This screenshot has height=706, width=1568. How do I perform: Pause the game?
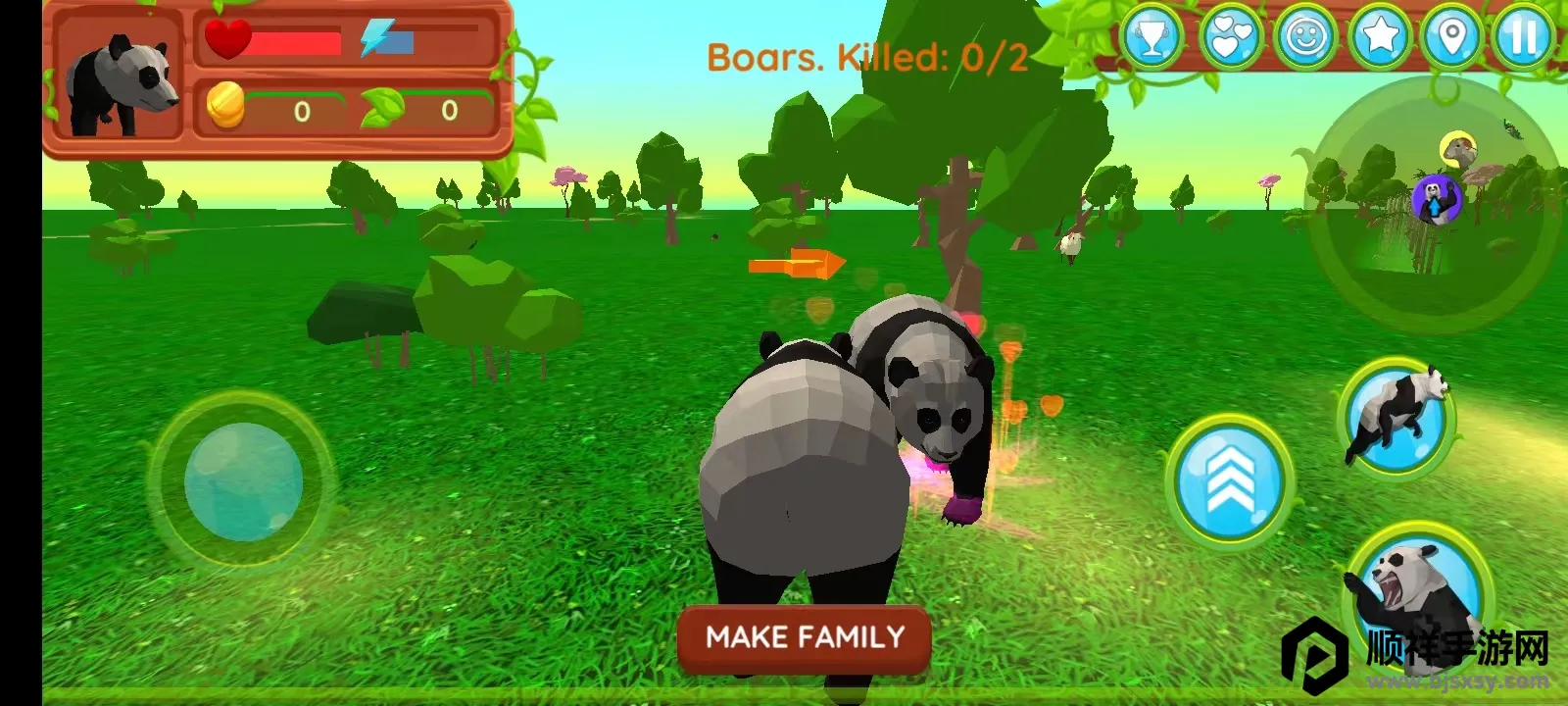[1524, 38]
